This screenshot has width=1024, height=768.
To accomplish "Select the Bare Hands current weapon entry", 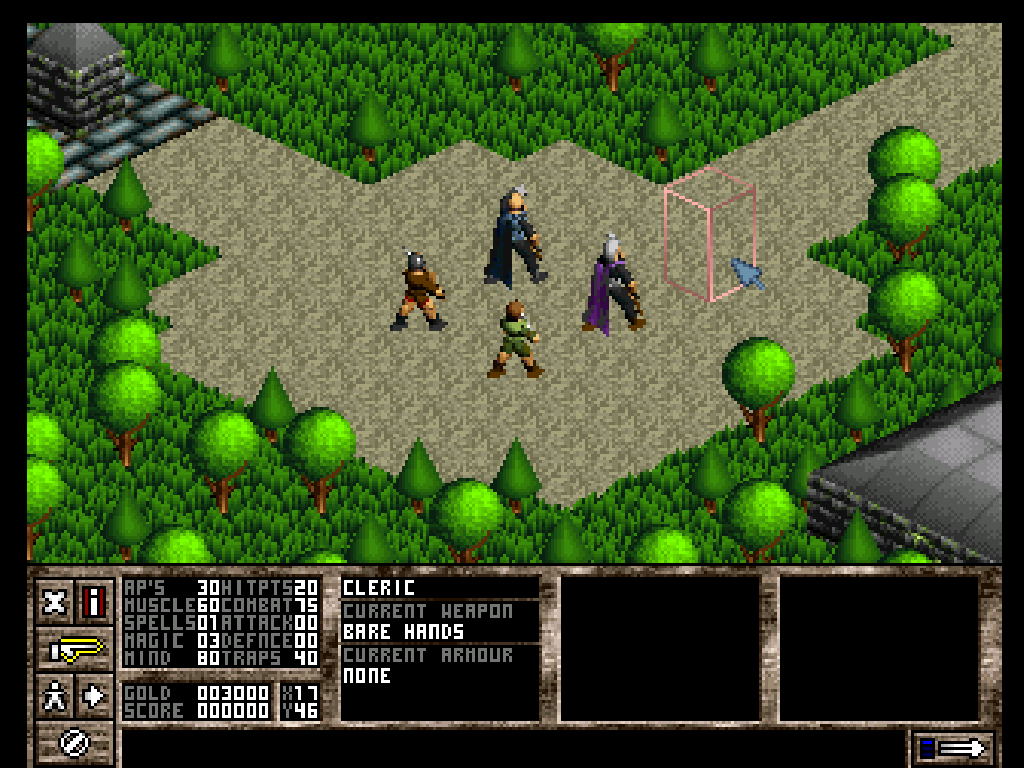I will (x=404, y=632).
